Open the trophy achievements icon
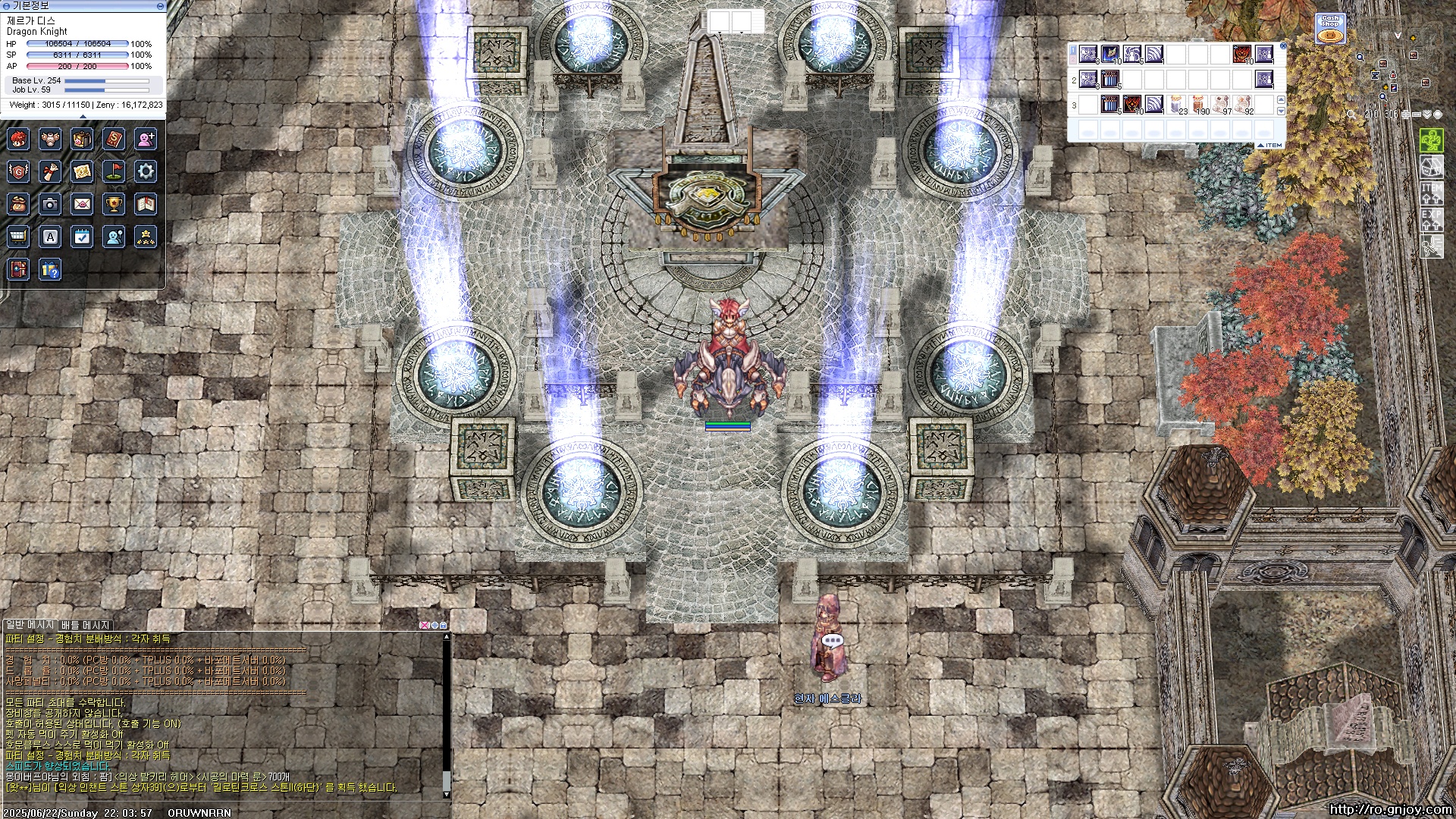Screen dimensions: 1456x819 [114, 204]
